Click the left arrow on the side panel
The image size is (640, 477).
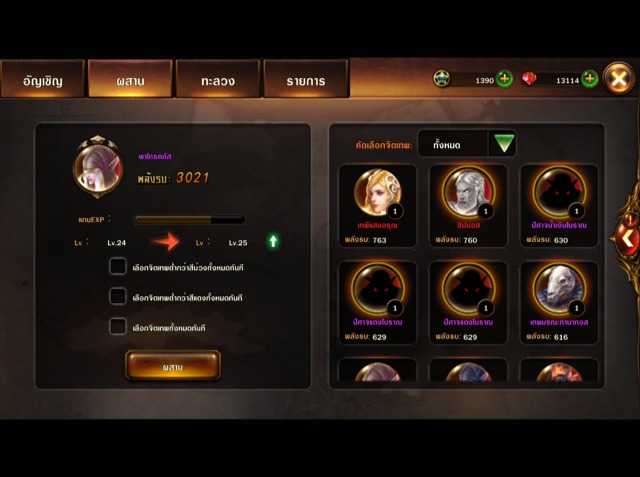(x=627, y=239)
